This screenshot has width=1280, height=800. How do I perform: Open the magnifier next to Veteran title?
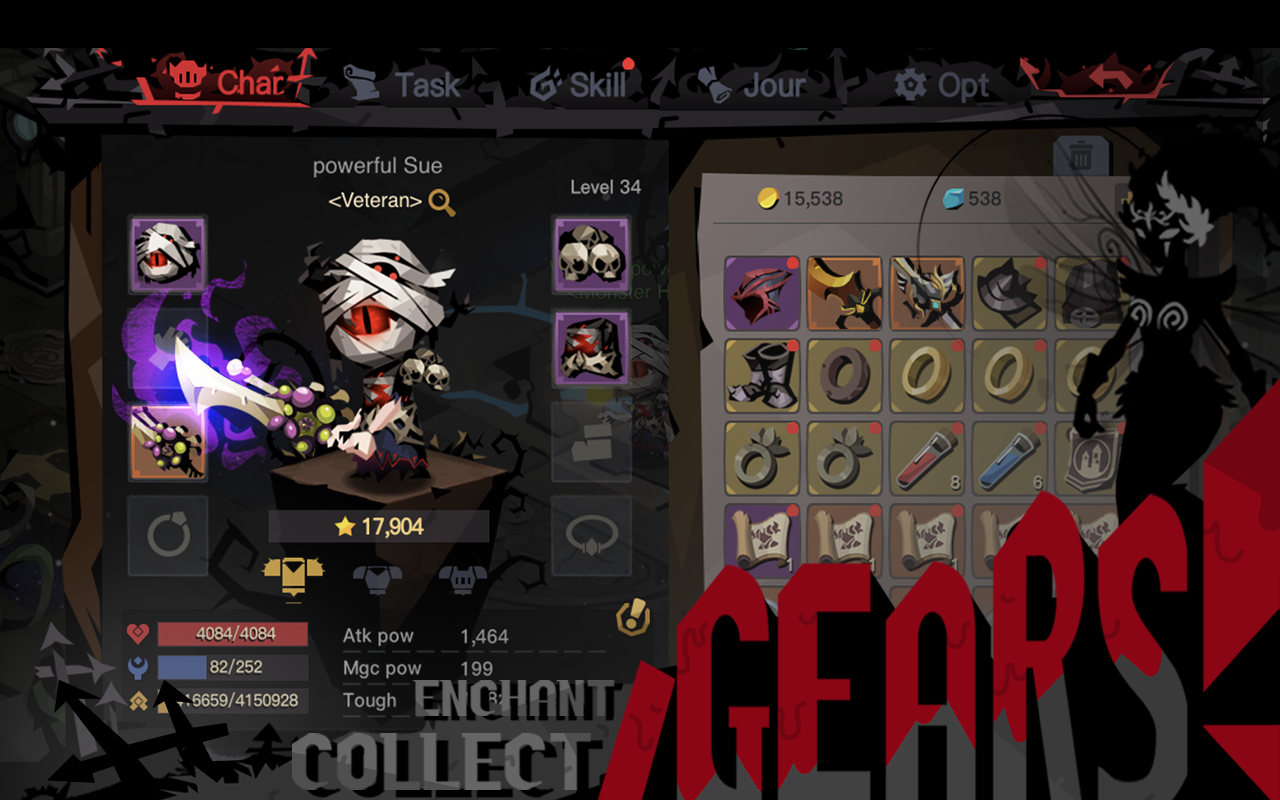[x=440, y=200]
